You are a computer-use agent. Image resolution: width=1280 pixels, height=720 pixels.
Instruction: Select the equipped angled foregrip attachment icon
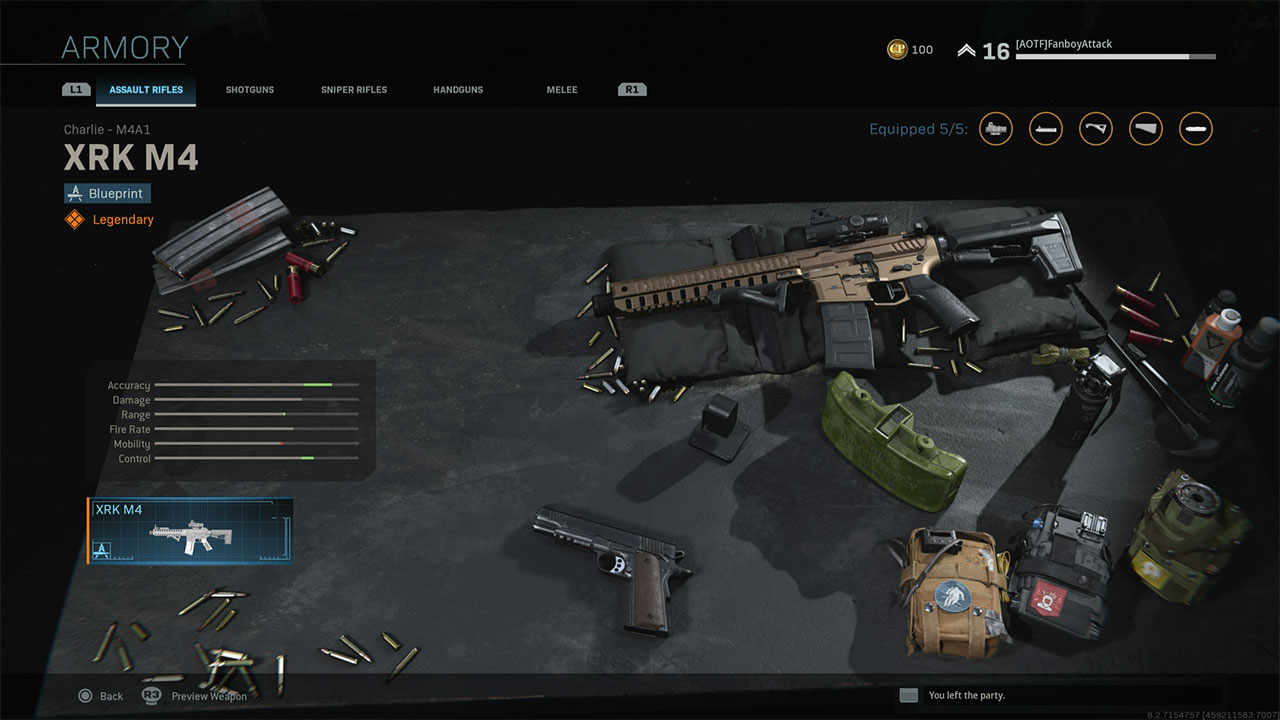1096,129
